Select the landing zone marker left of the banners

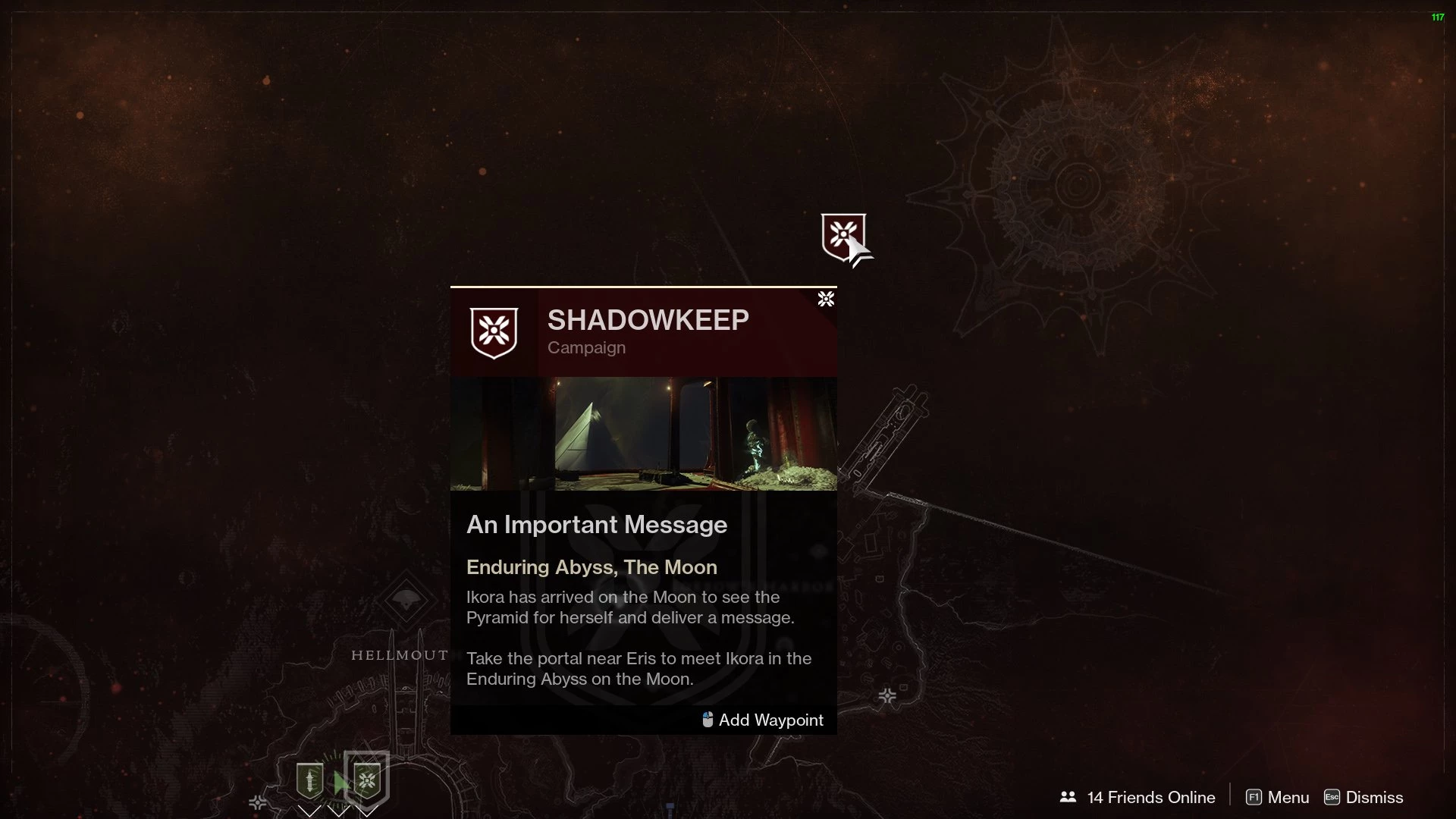click(258, 802)
